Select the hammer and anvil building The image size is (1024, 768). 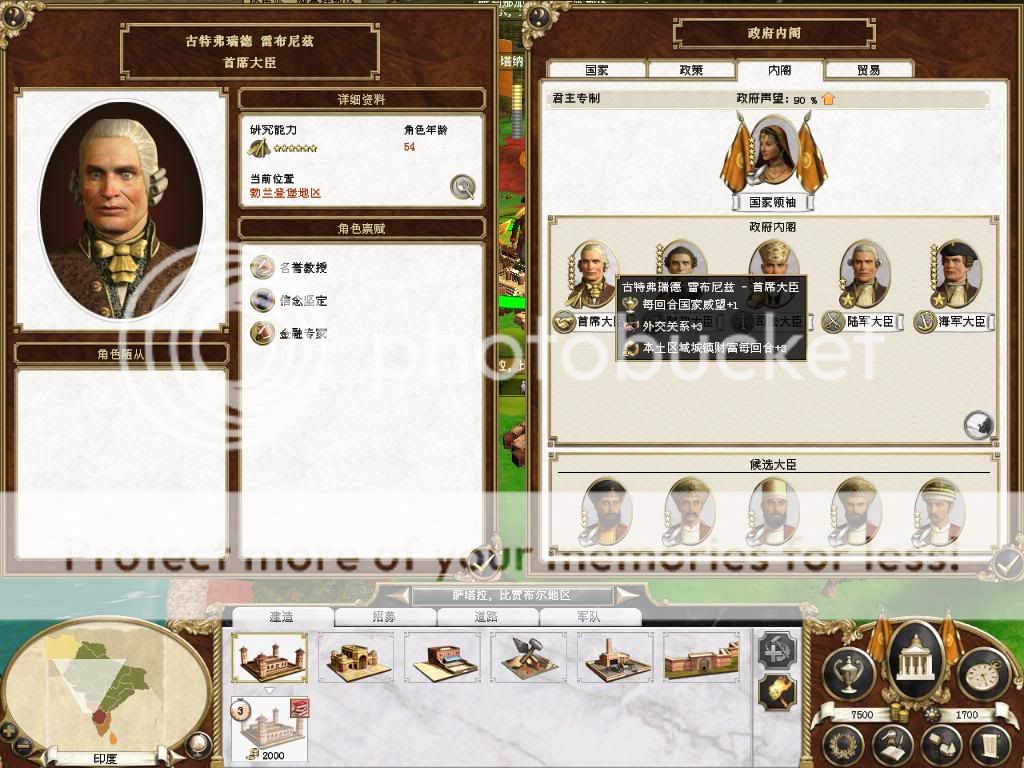point(527,657)
